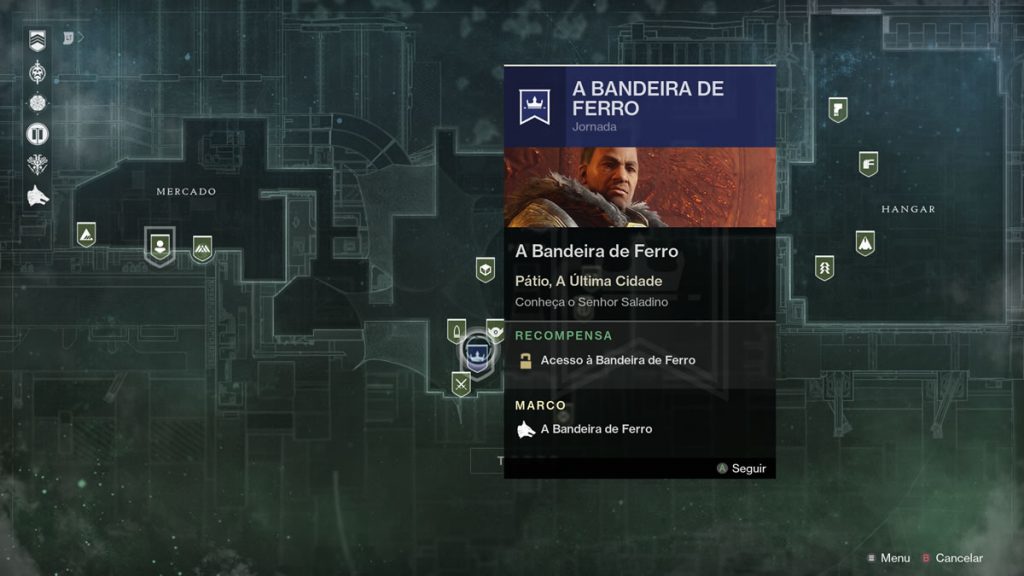Select the person vendor marker in Mercado
Screen dimensions: 1024x576
tap(159, 244)
